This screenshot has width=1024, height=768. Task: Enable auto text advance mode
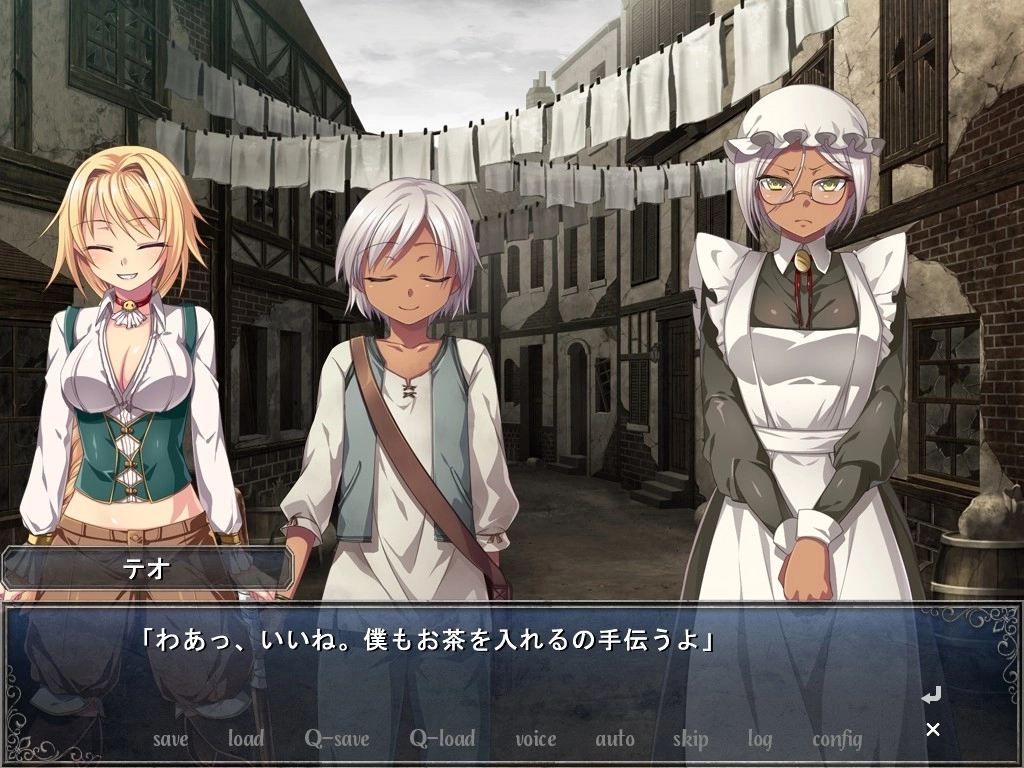coord(614,739)
